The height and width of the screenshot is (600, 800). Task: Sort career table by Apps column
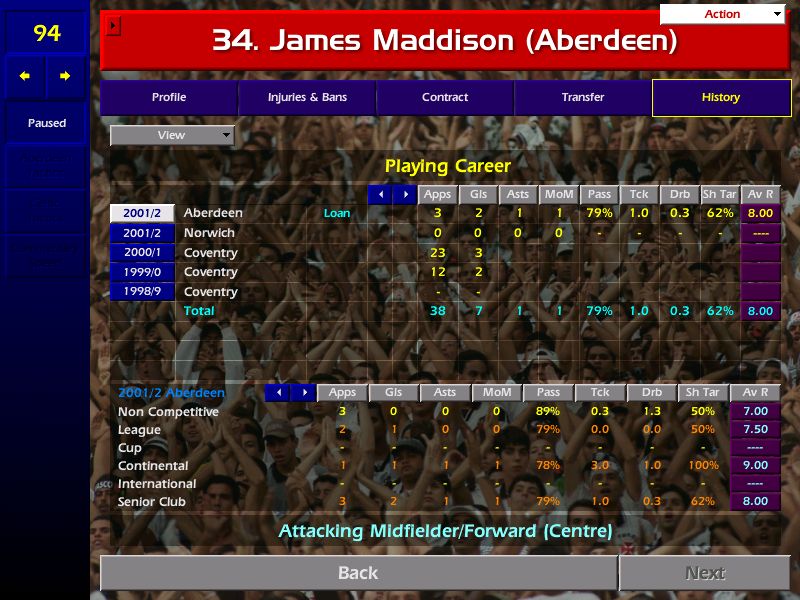(x=437, y=194)
